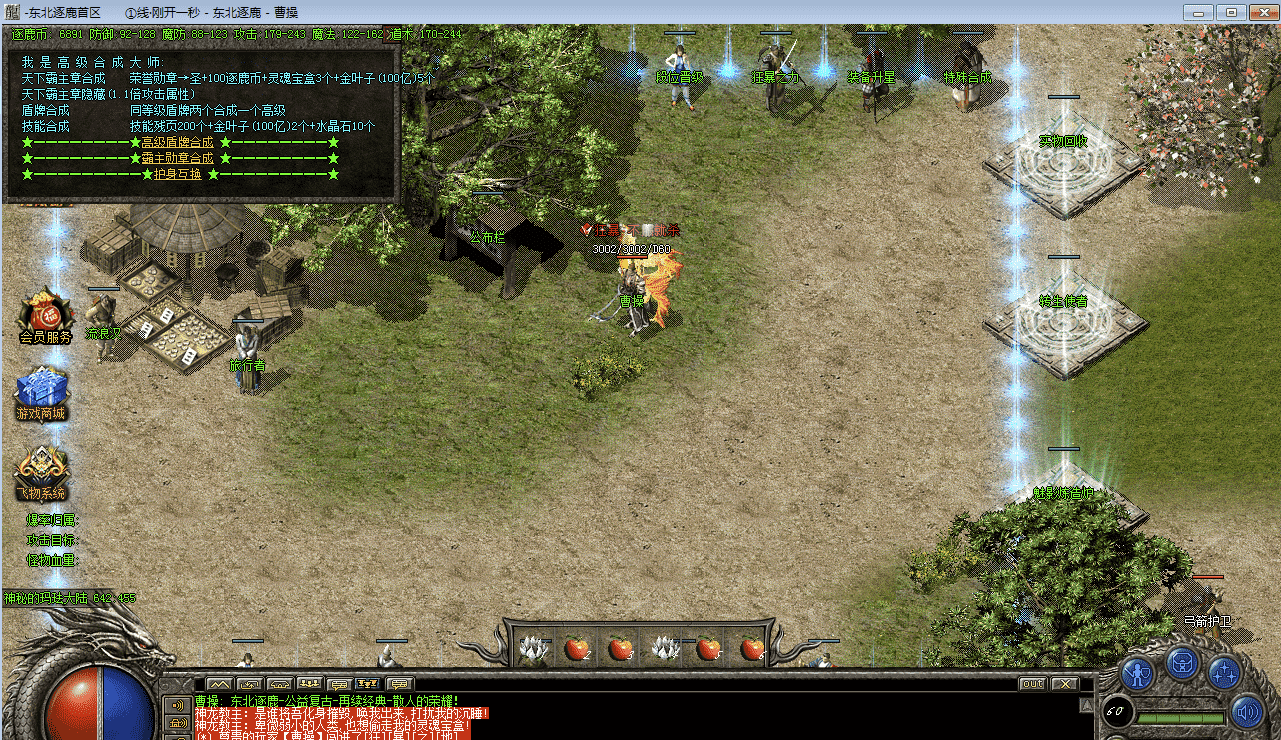The image size is (1281, 740).
Task: Open the 飞物系统 icon
Action: tap(41, 468)
